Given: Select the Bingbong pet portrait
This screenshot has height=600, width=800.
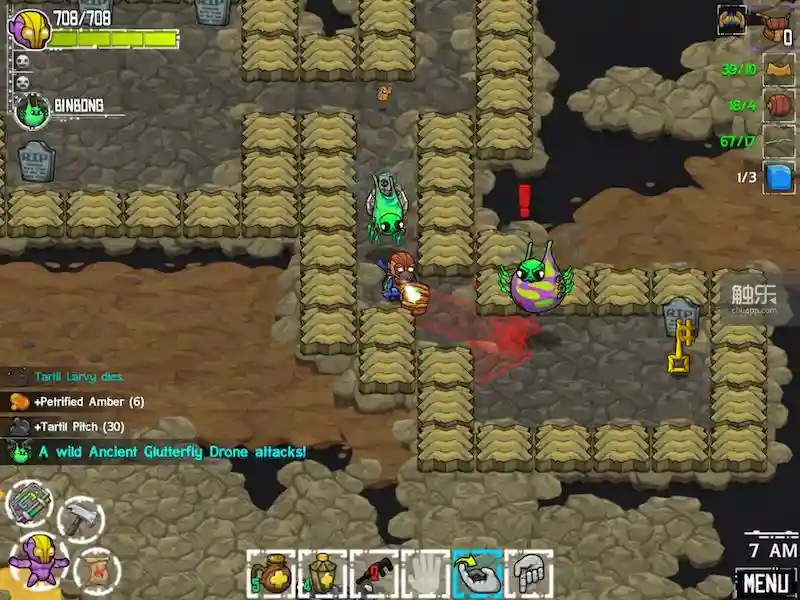Looking at the screenshot, I should pyautogui.click(x=33, y=111).
